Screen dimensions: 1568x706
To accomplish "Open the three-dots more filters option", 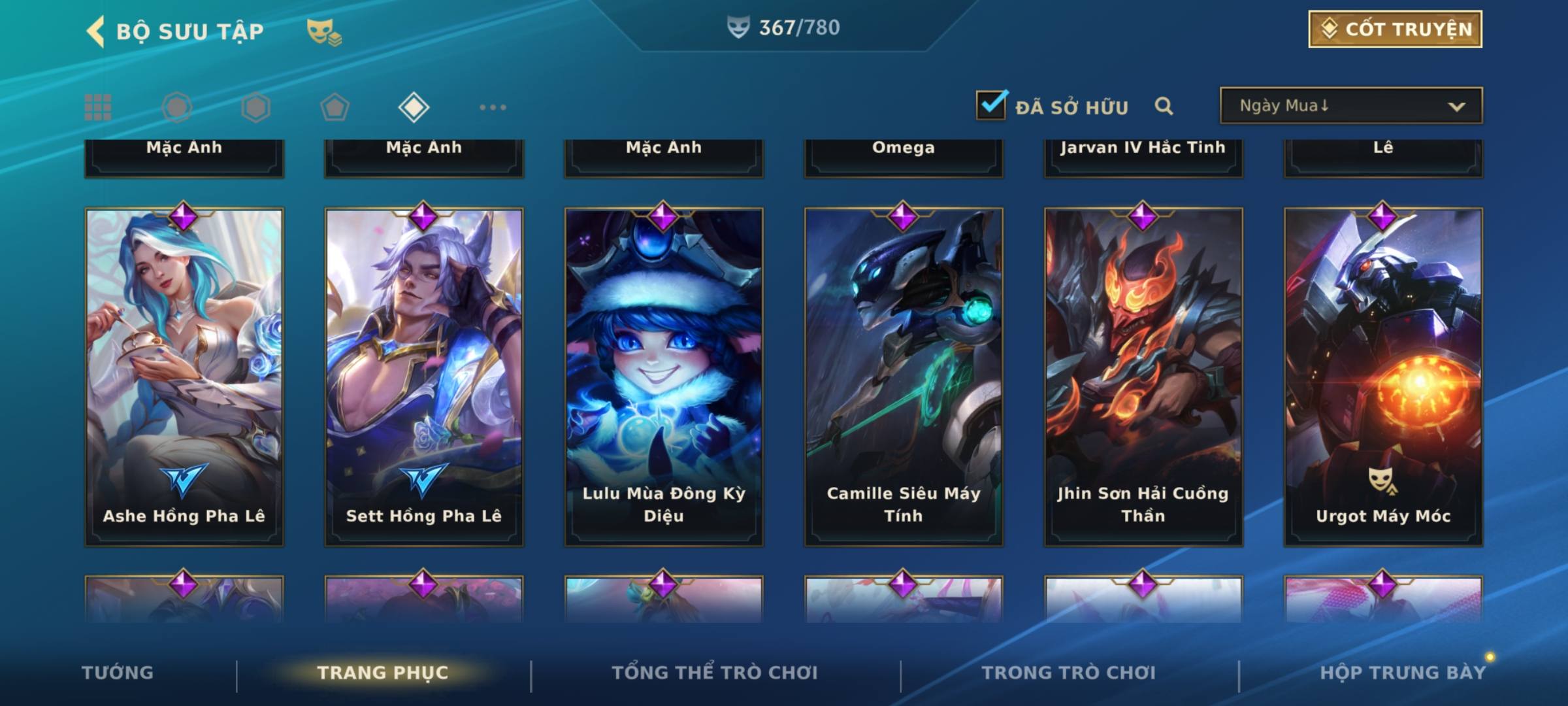I will pyautogui.click(x=493, y=107).
